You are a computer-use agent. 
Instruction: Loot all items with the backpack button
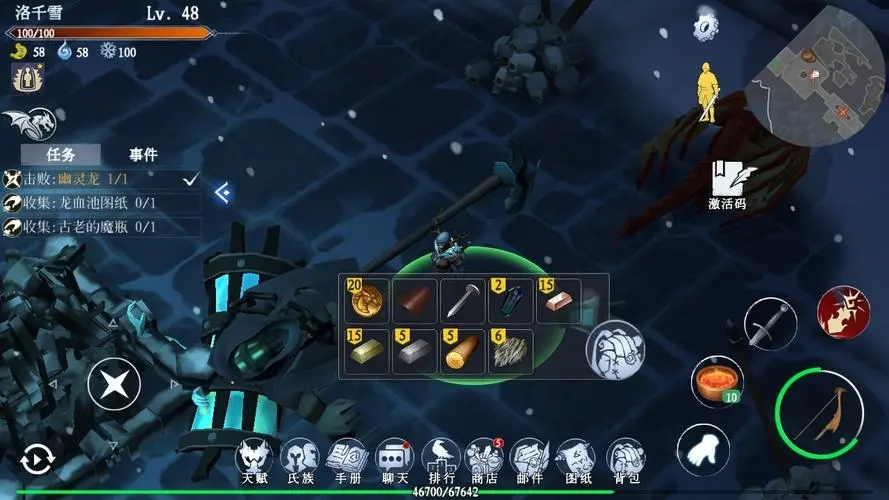pos(614,350)
